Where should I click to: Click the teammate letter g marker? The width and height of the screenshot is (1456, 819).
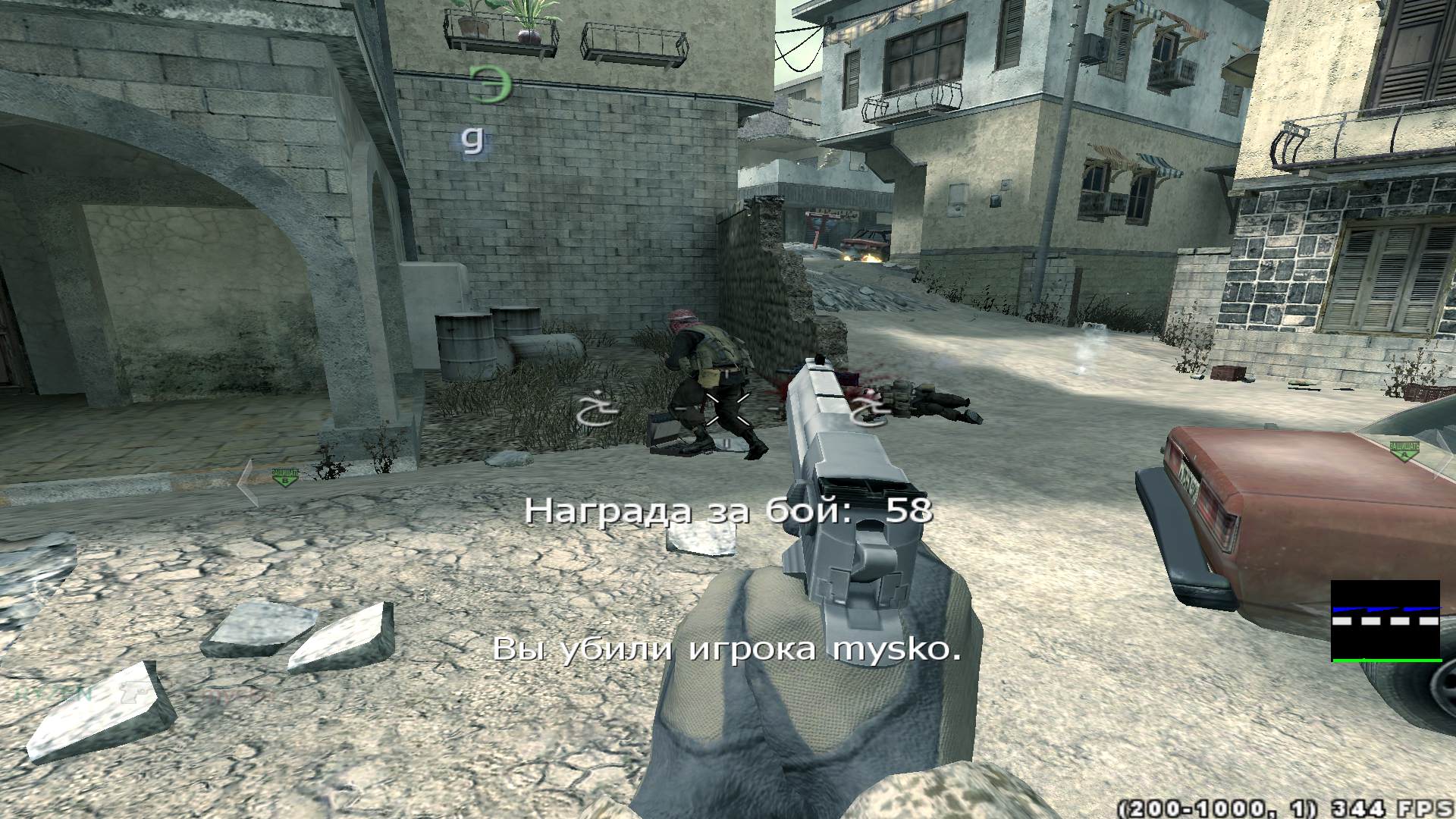click(474, 140)
